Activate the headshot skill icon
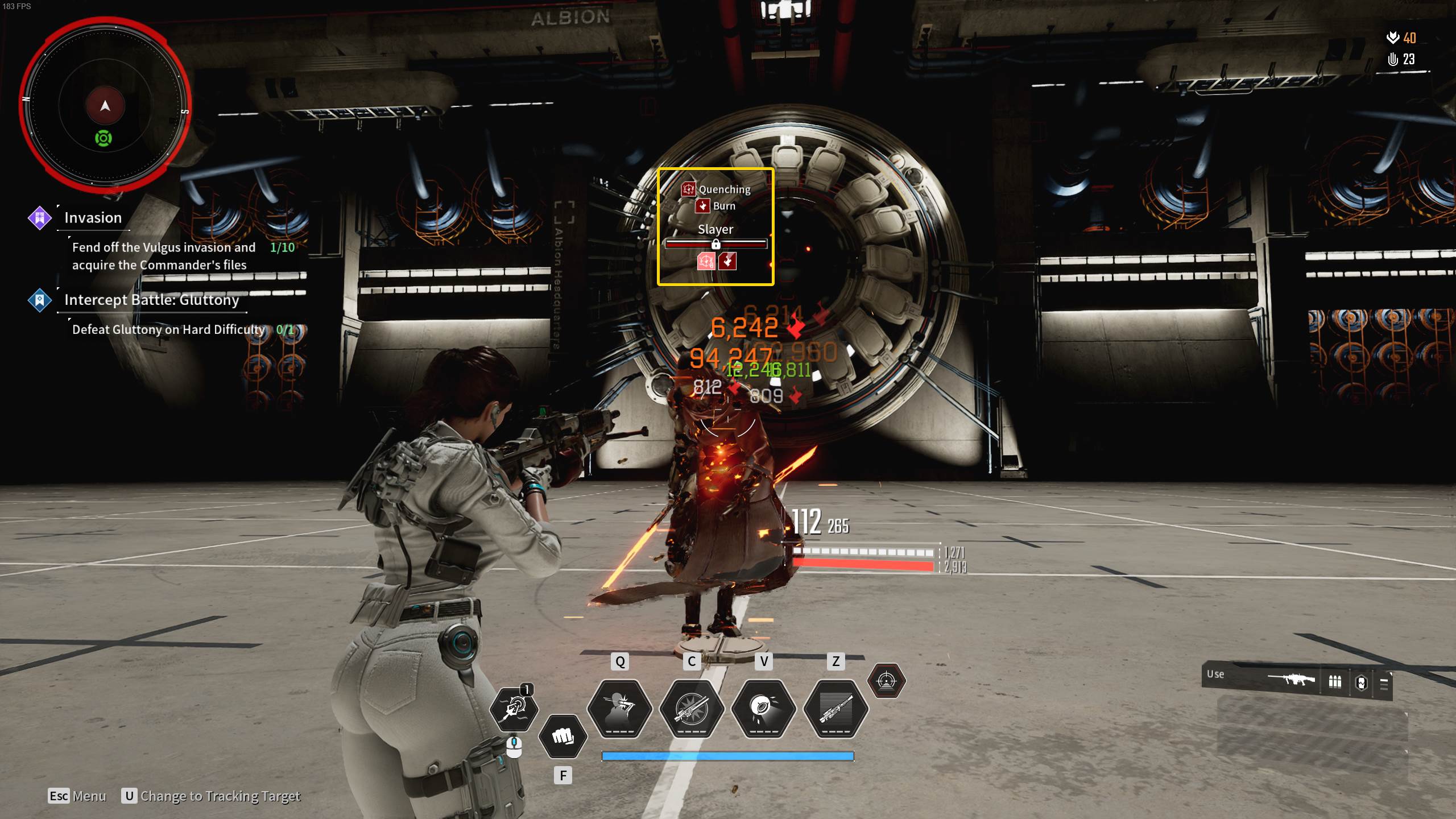Viewport: 1456px width, 819px height. point(619,708)
